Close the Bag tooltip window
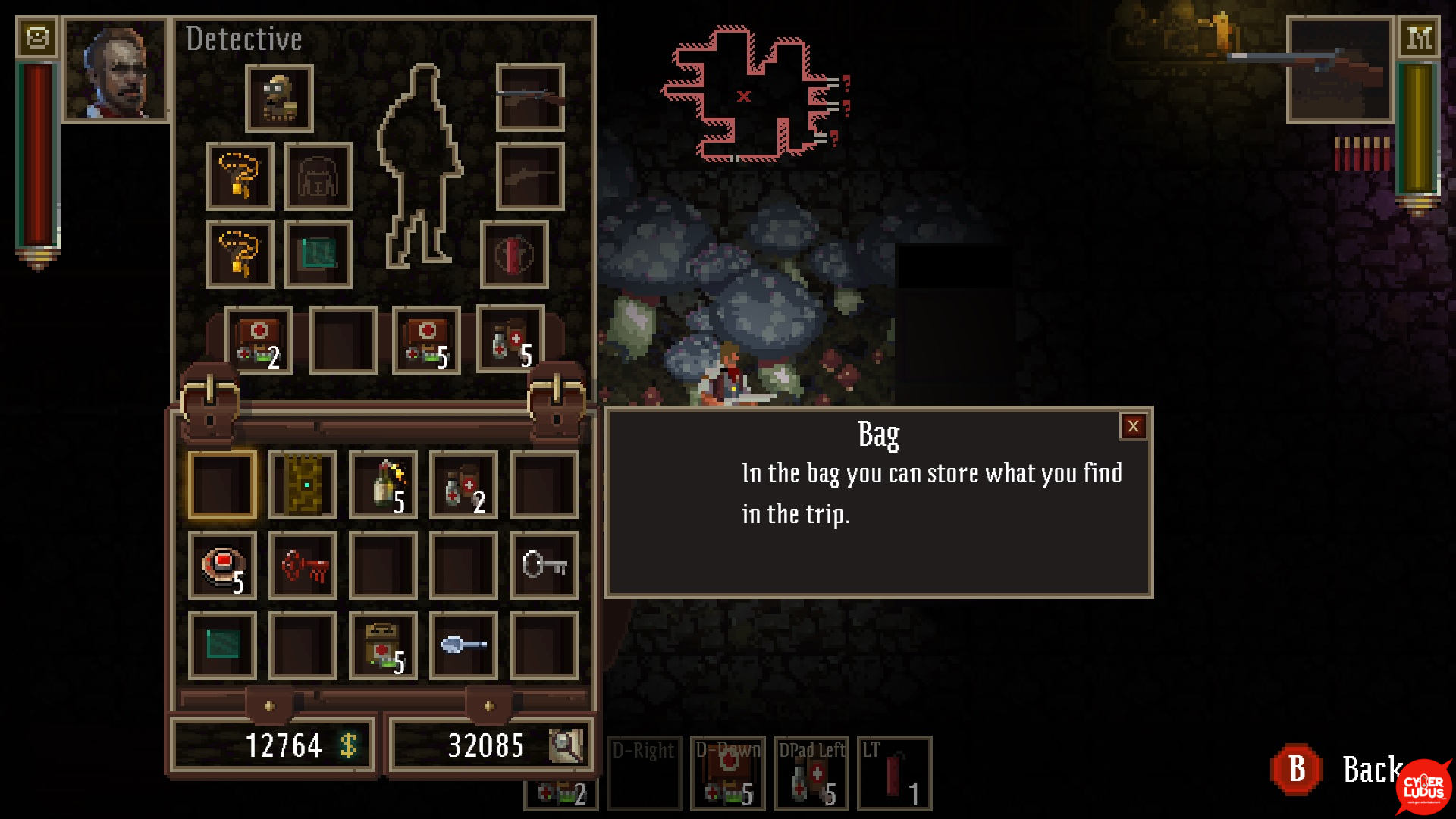 [x=1133, y=426]
